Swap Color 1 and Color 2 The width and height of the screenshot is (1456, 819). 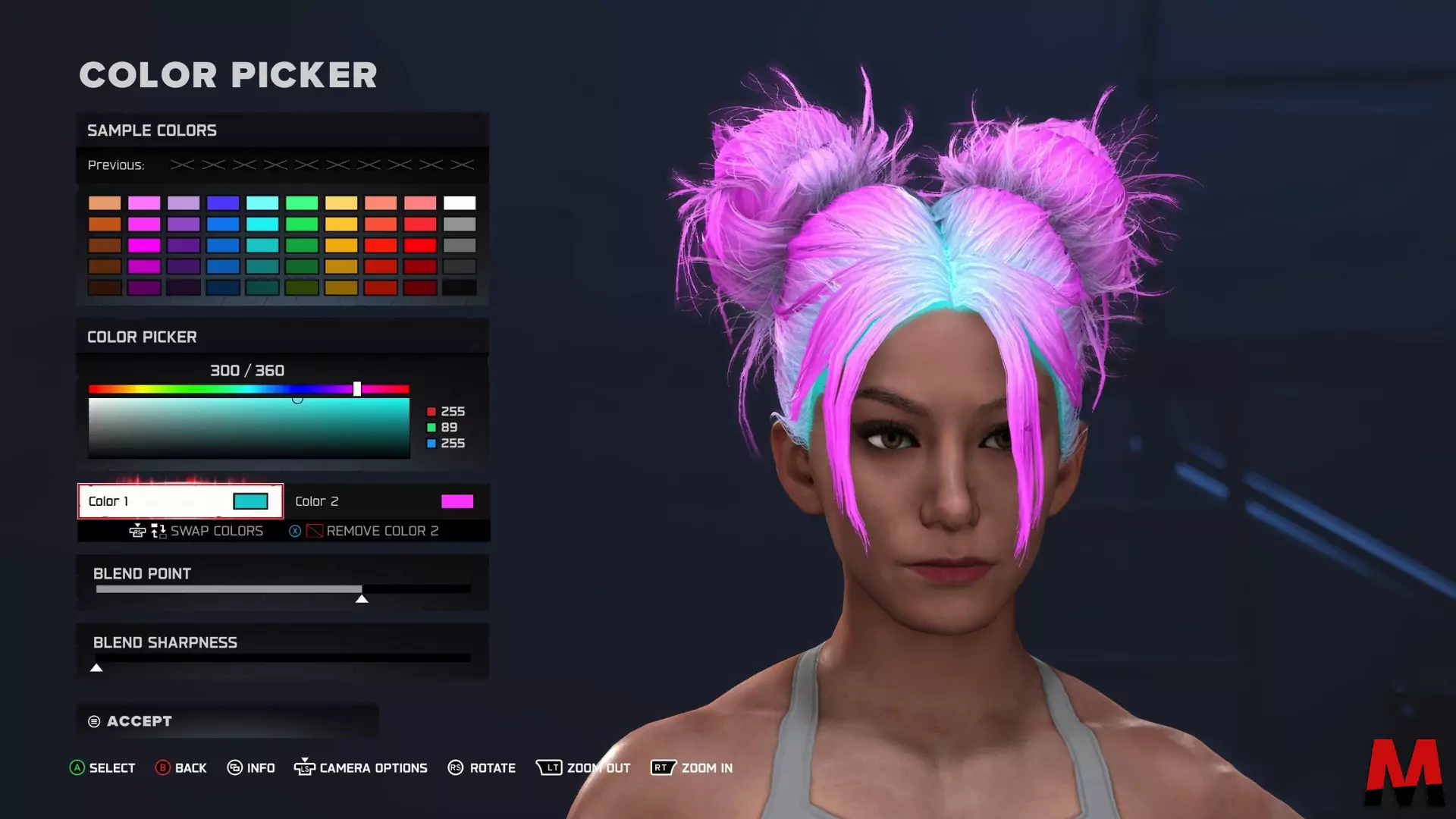[x=215, y=531]
